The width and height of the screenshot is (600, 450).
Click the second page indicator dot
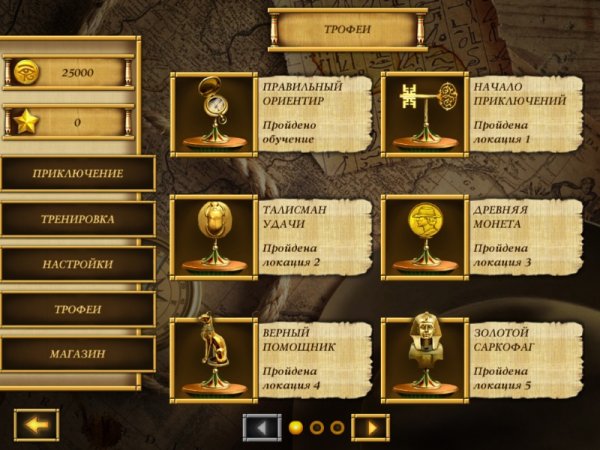tap(316, 427)
